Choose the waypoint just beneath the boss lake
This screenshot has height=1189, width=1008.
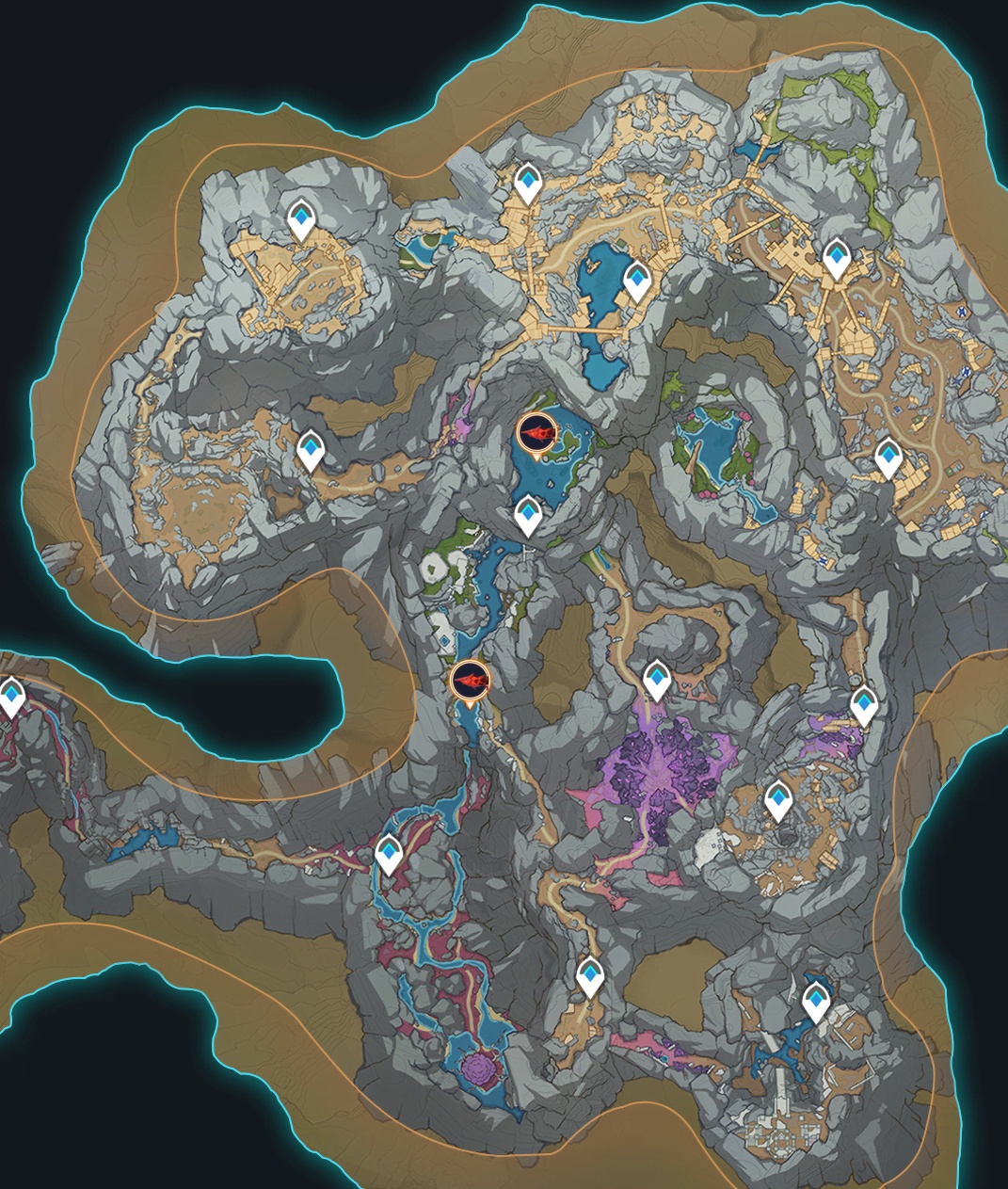coord(528,516)
